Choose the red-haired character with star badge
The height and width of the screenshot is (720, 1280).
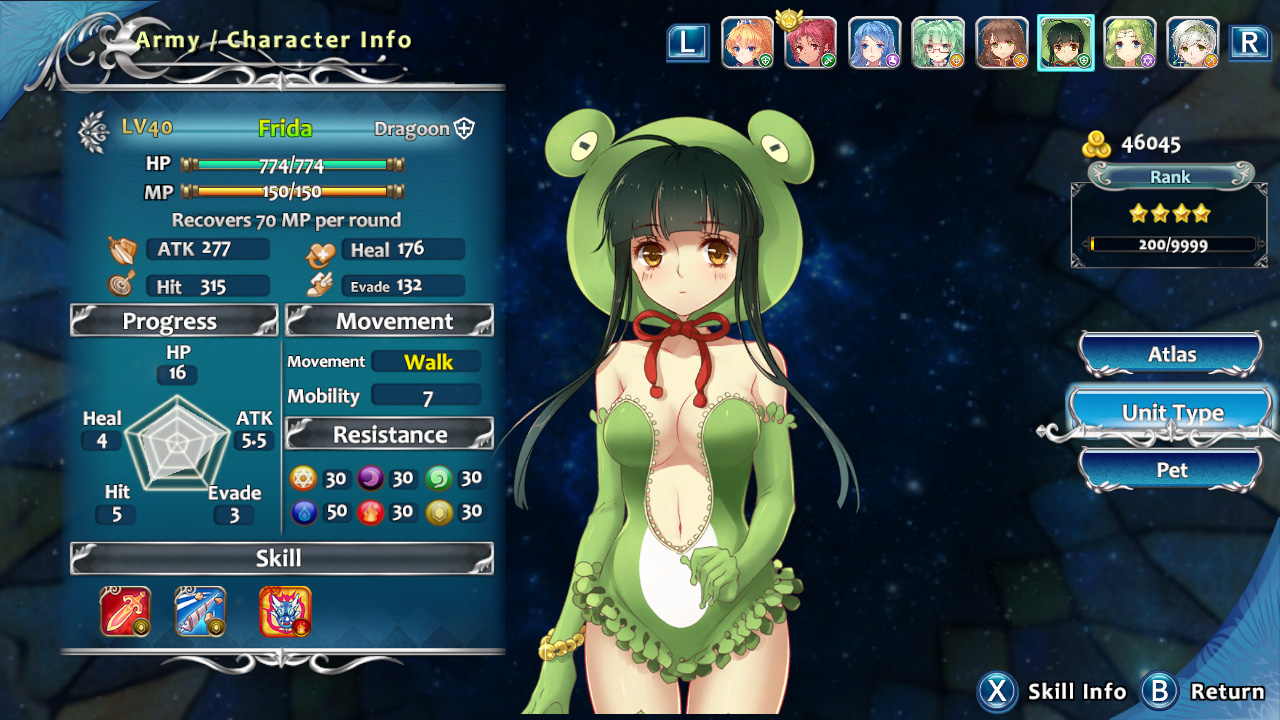point(810,43)
